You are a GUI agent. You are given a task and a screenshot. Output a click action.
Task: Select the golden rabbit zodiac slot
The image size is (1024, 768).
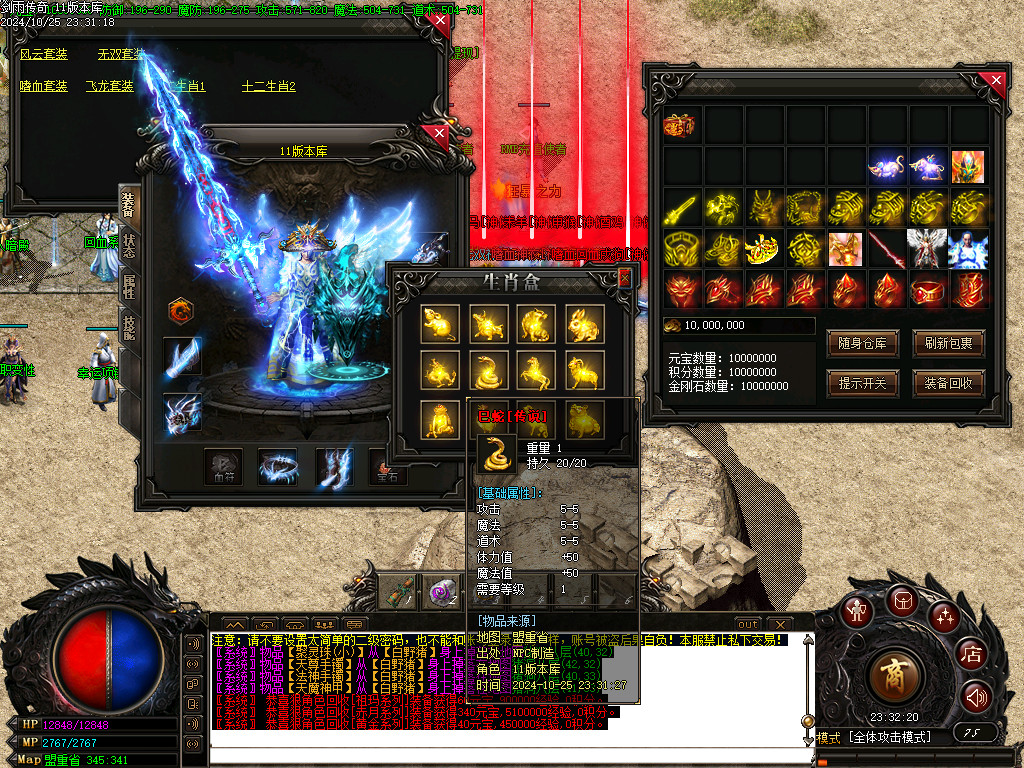(x=584, y=322)
